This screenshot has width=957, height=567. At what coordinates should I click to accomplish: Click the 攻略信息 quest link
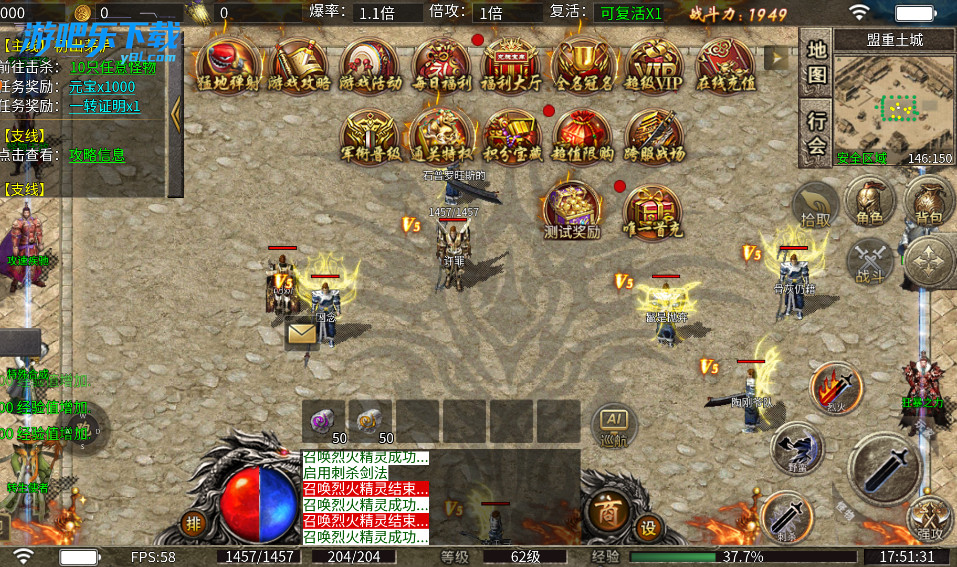pyautogui.click(x=97, y=155)
